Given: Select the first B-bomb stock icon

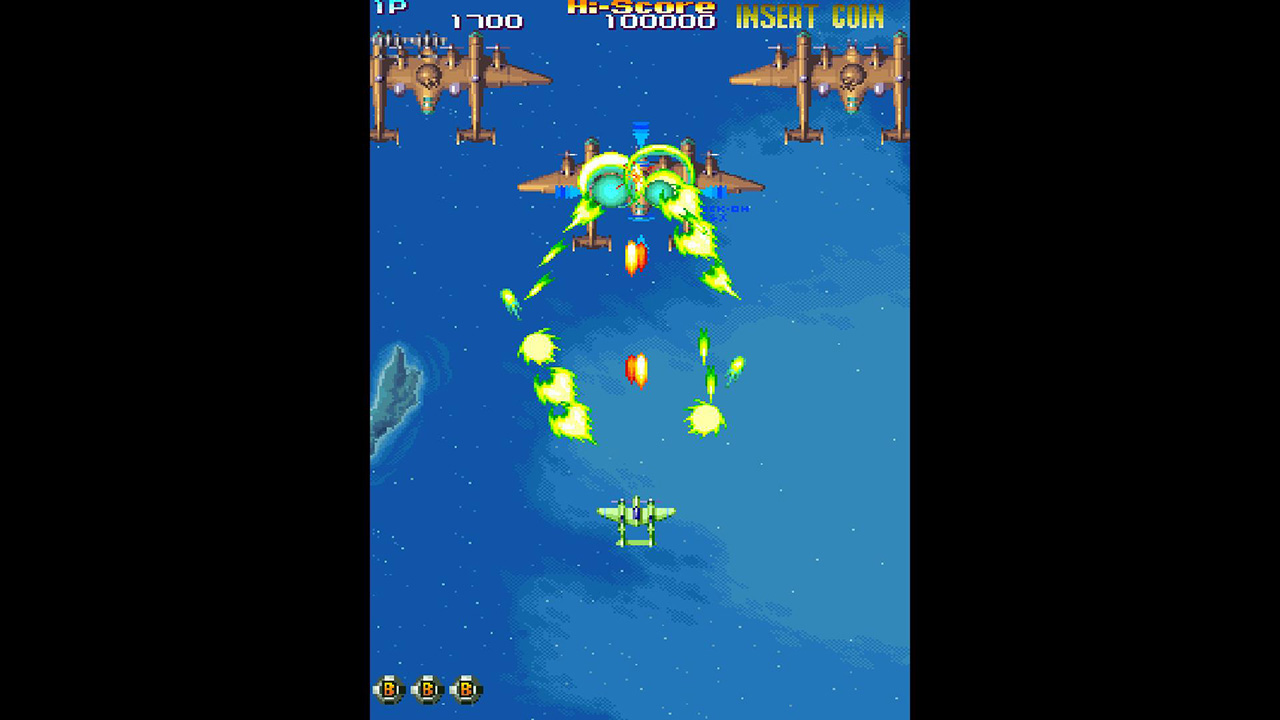Looking at the screenshot, I should (x=389, y=689).
